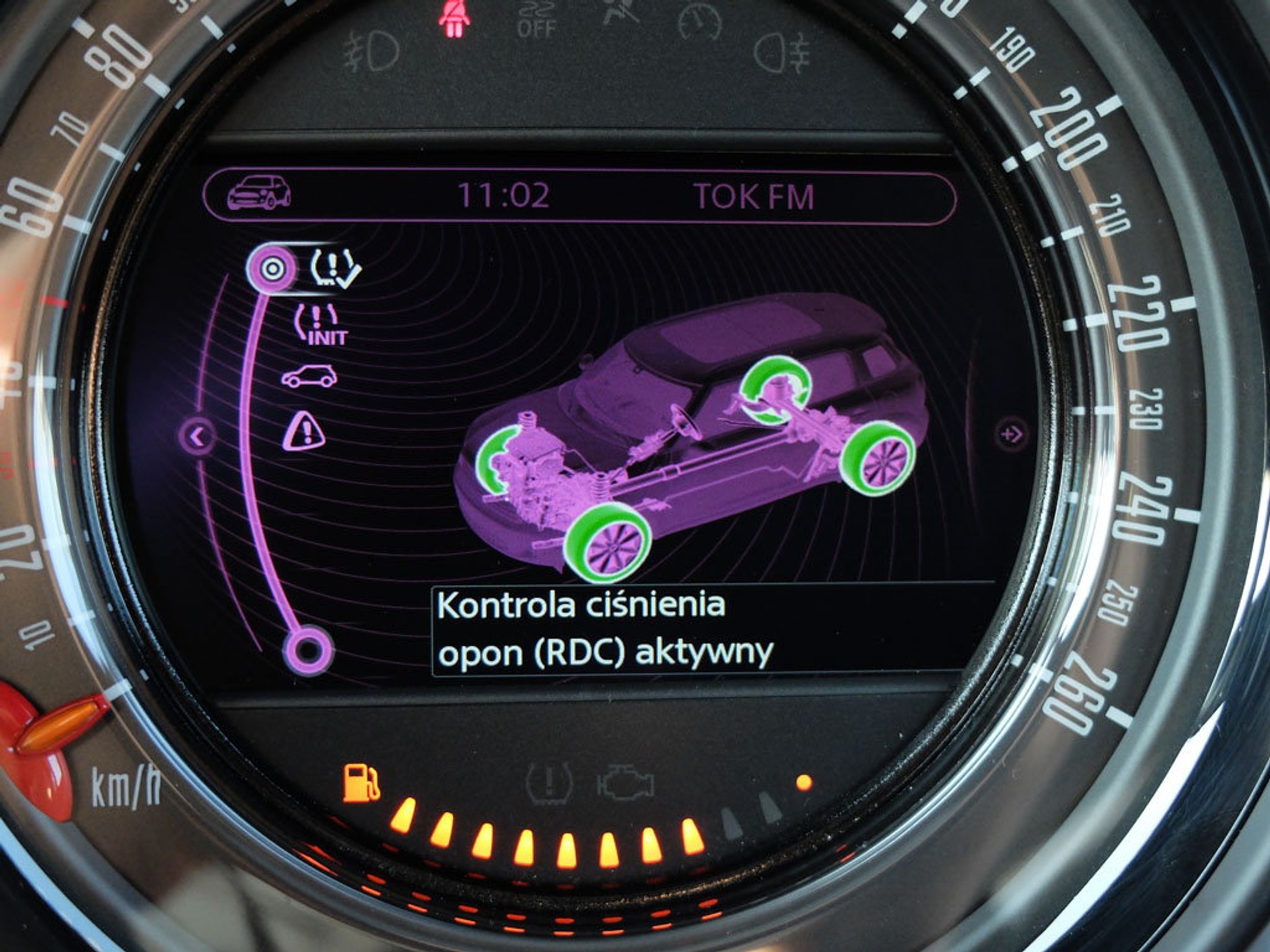This screenshot has width=1270, height=952.
Task: Go back with the left arrow button
Action: point(197,437)
